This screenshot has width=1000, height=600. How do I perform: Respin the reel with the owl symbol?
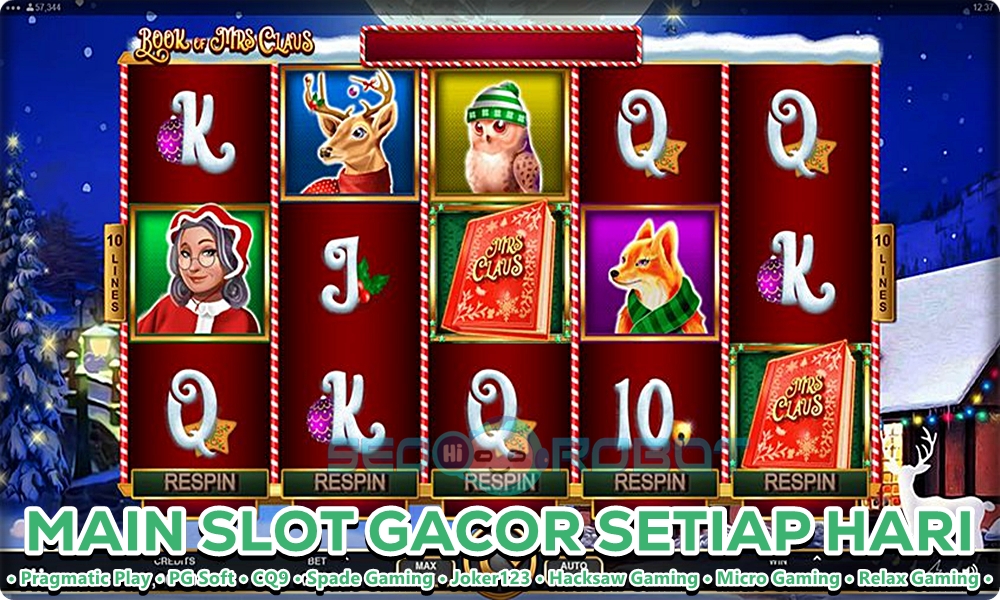[x=500, y=482]
